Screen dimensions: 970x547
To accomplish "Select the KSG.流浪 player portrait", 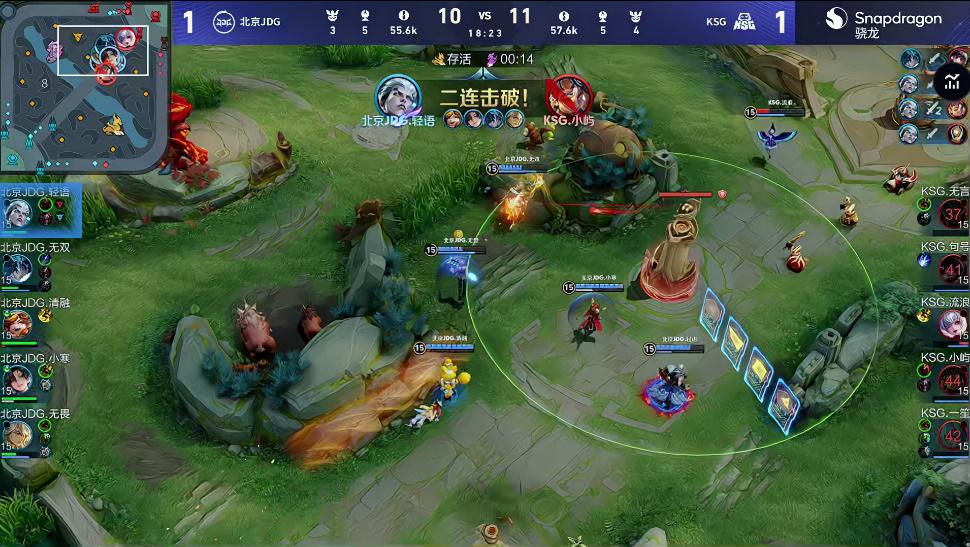I will pyautogui.click(x=952, y=324).
